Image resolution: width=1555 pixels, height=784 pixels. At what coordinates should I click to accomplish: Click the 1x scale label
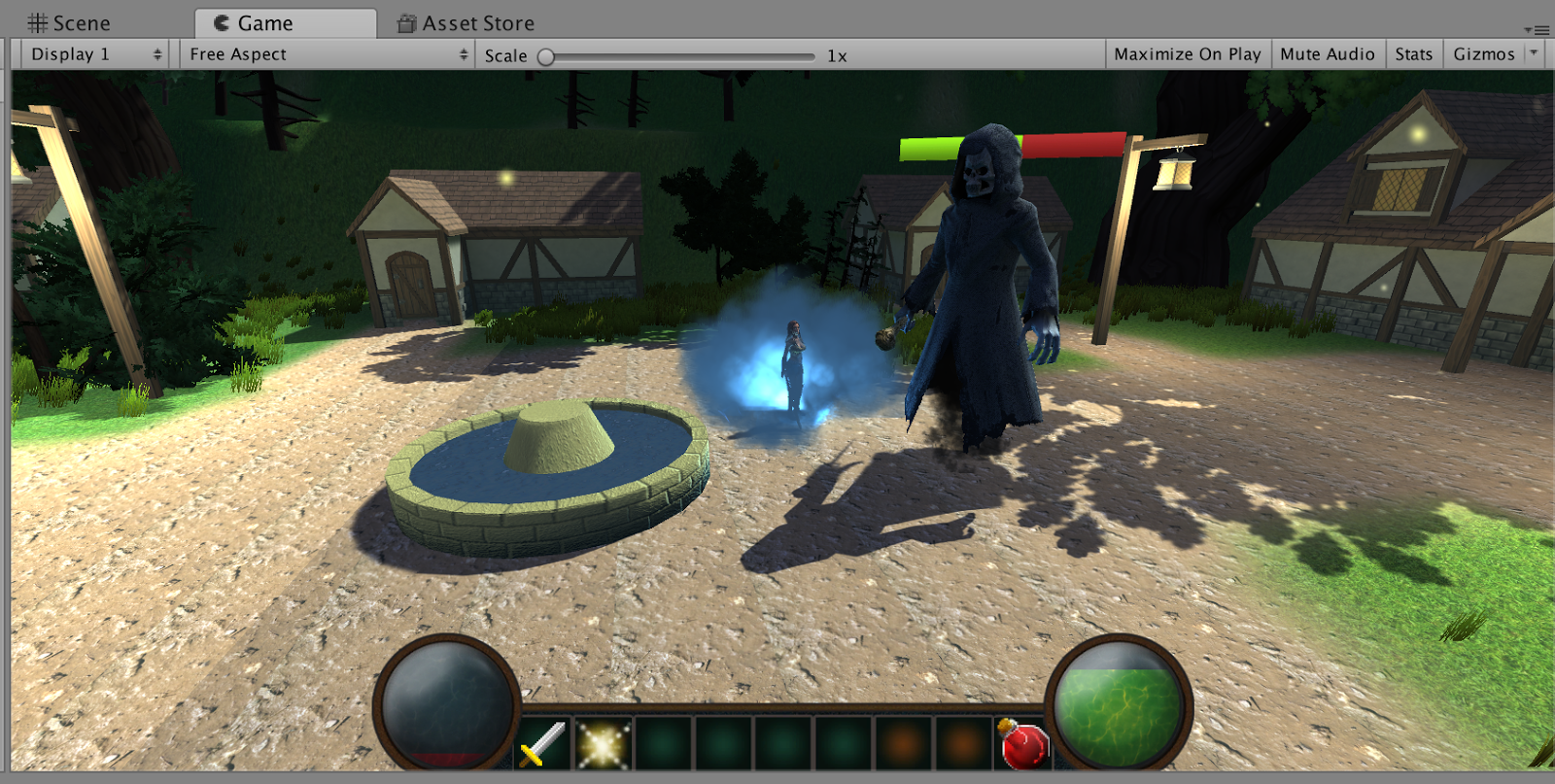(838, 55)
